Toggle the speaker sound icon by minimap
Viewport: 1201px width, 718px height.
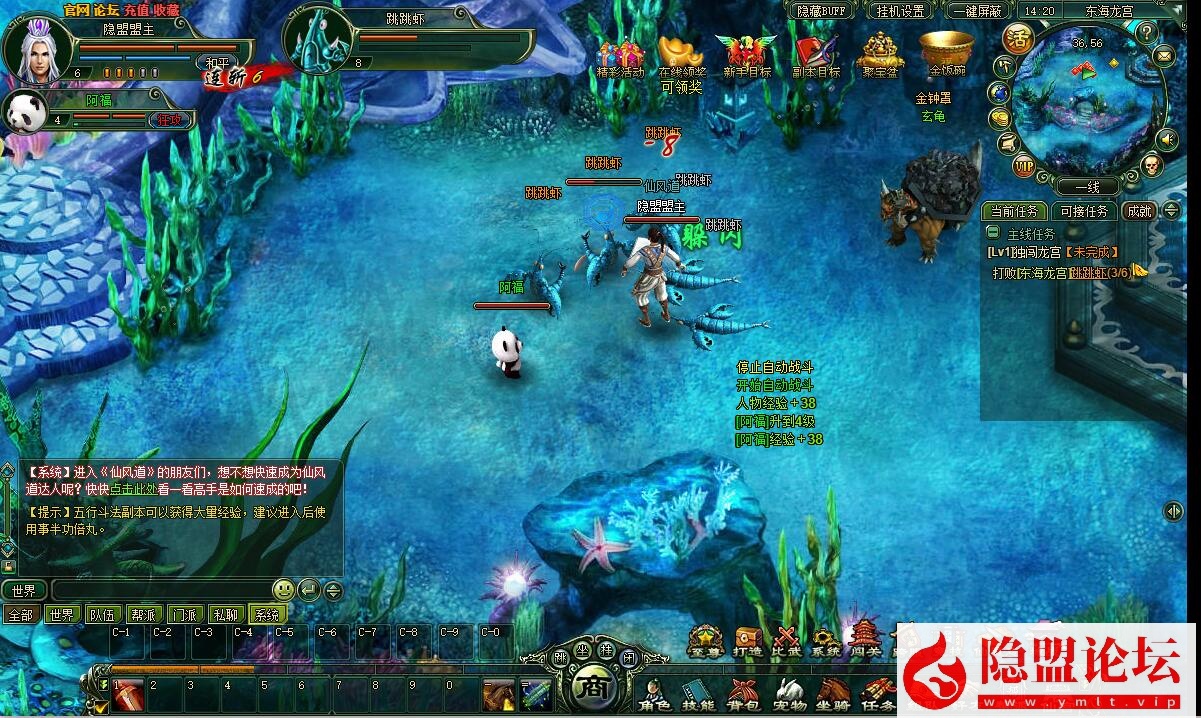(1167, 138)
